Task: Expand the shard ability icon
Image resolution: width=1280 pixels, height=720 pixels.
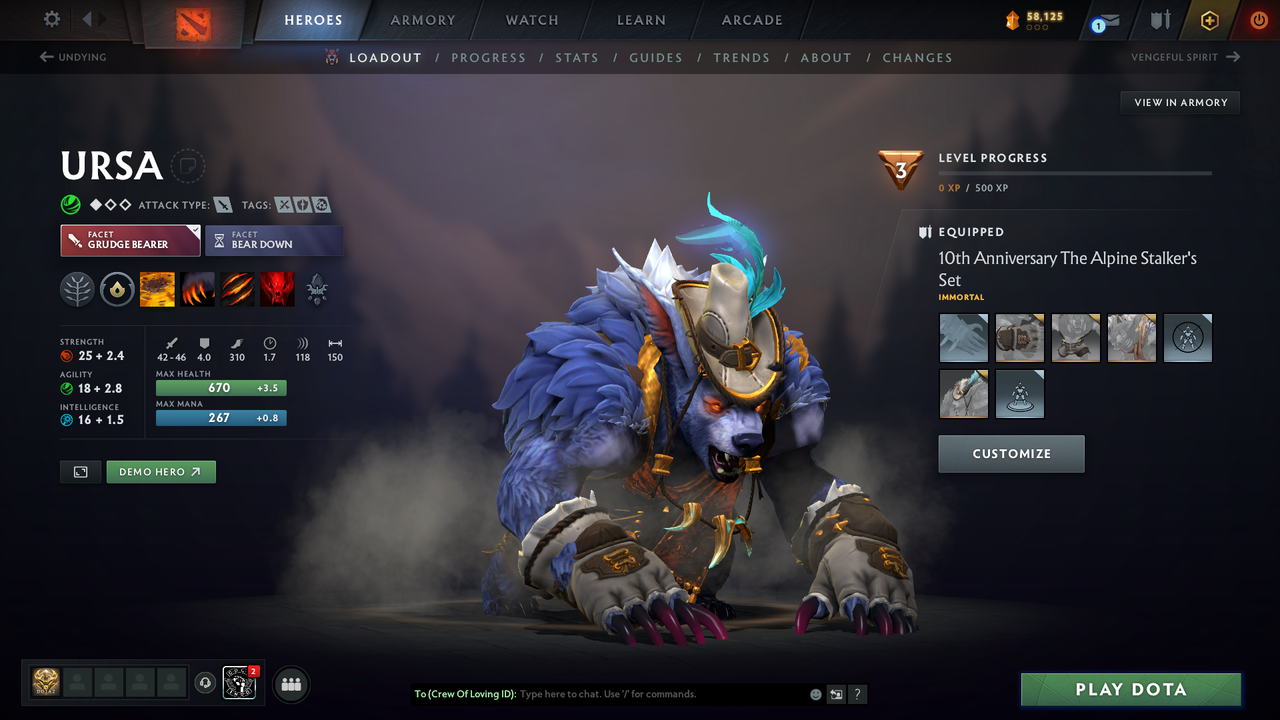Action: tap(317, 289)
